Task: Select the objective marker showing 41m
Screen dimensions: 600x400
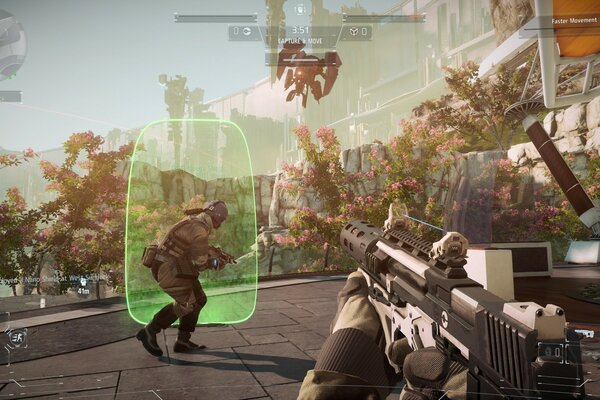Action: 82,291
